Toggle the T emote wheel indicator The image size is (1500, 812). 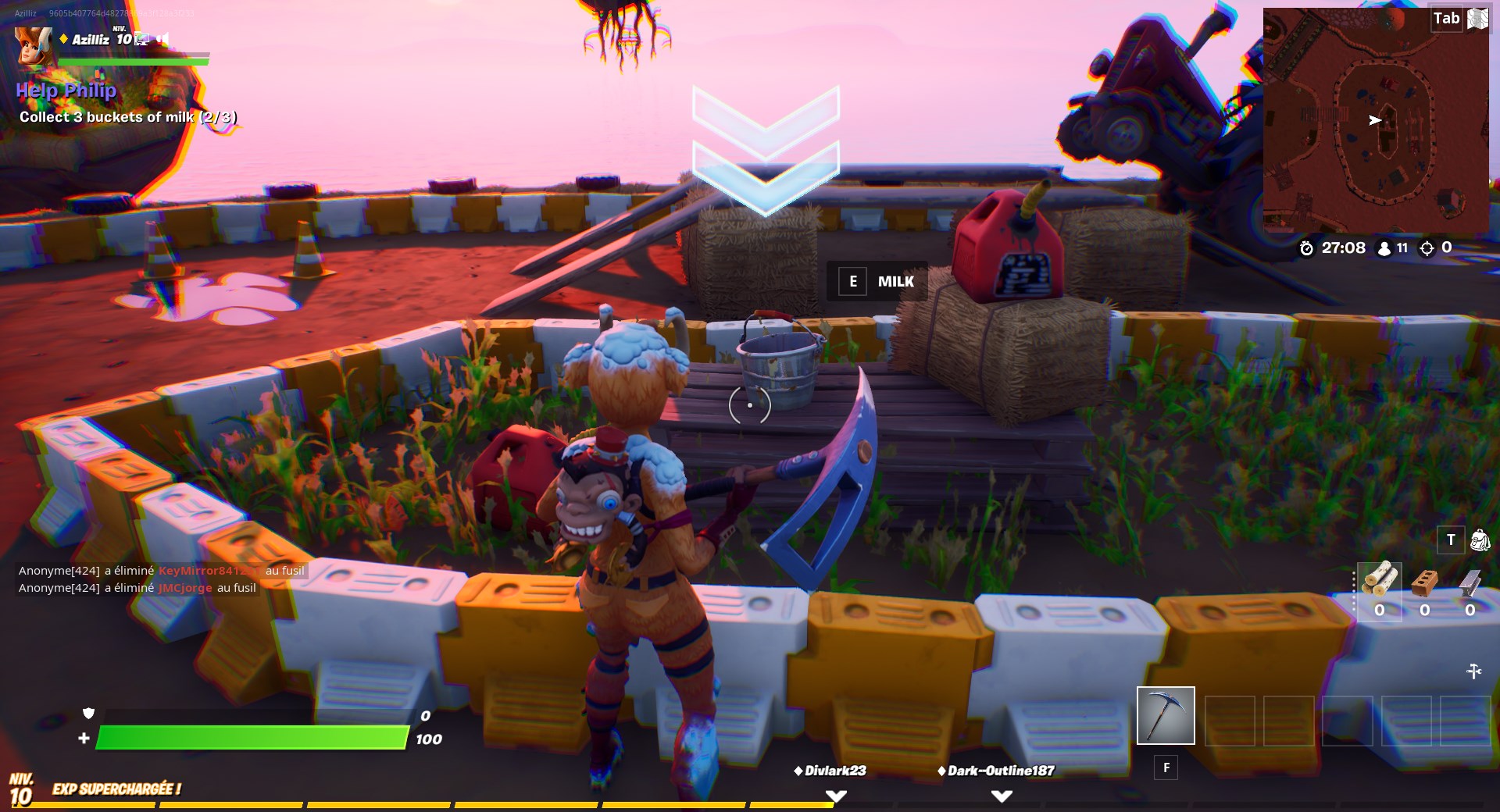coord(1450,540)
